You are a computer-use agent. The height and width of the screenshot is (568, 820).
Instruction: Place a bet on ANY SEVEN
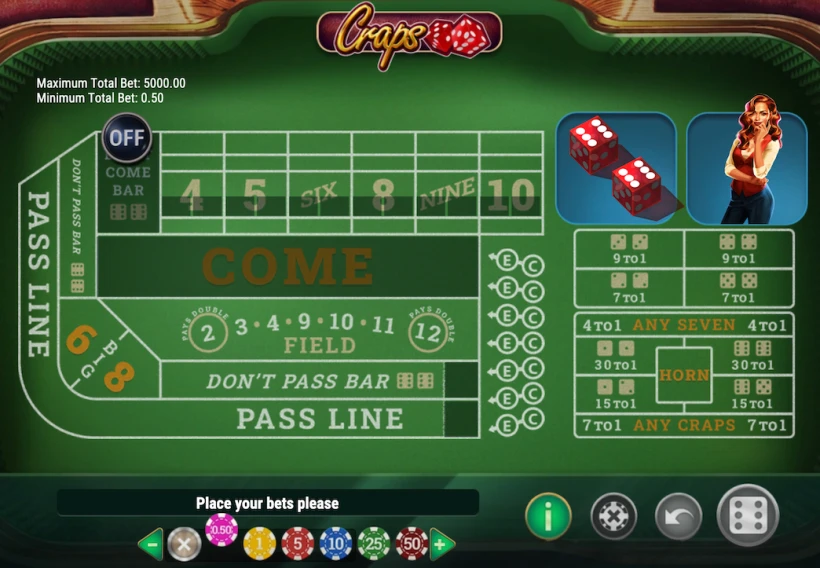point(684,325)
